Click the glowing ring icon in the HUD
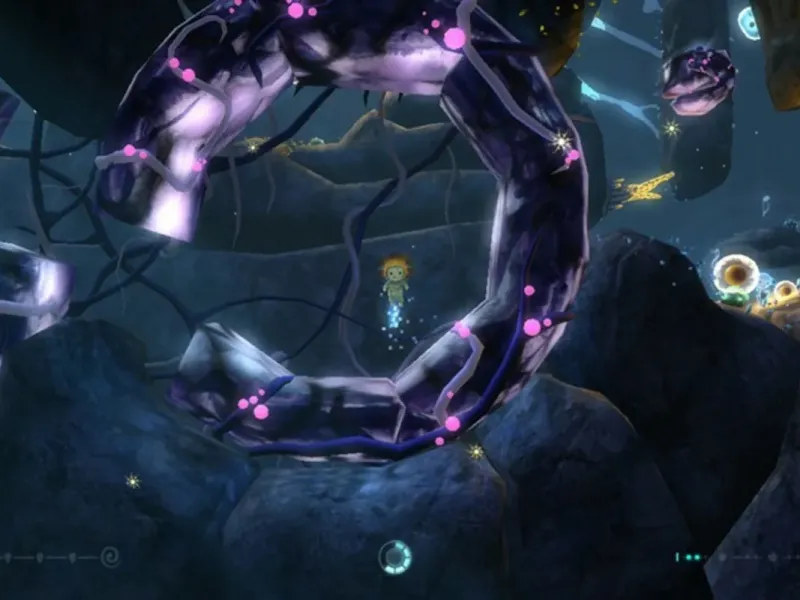Screen dimensions: 800x600 click(395, 556)
